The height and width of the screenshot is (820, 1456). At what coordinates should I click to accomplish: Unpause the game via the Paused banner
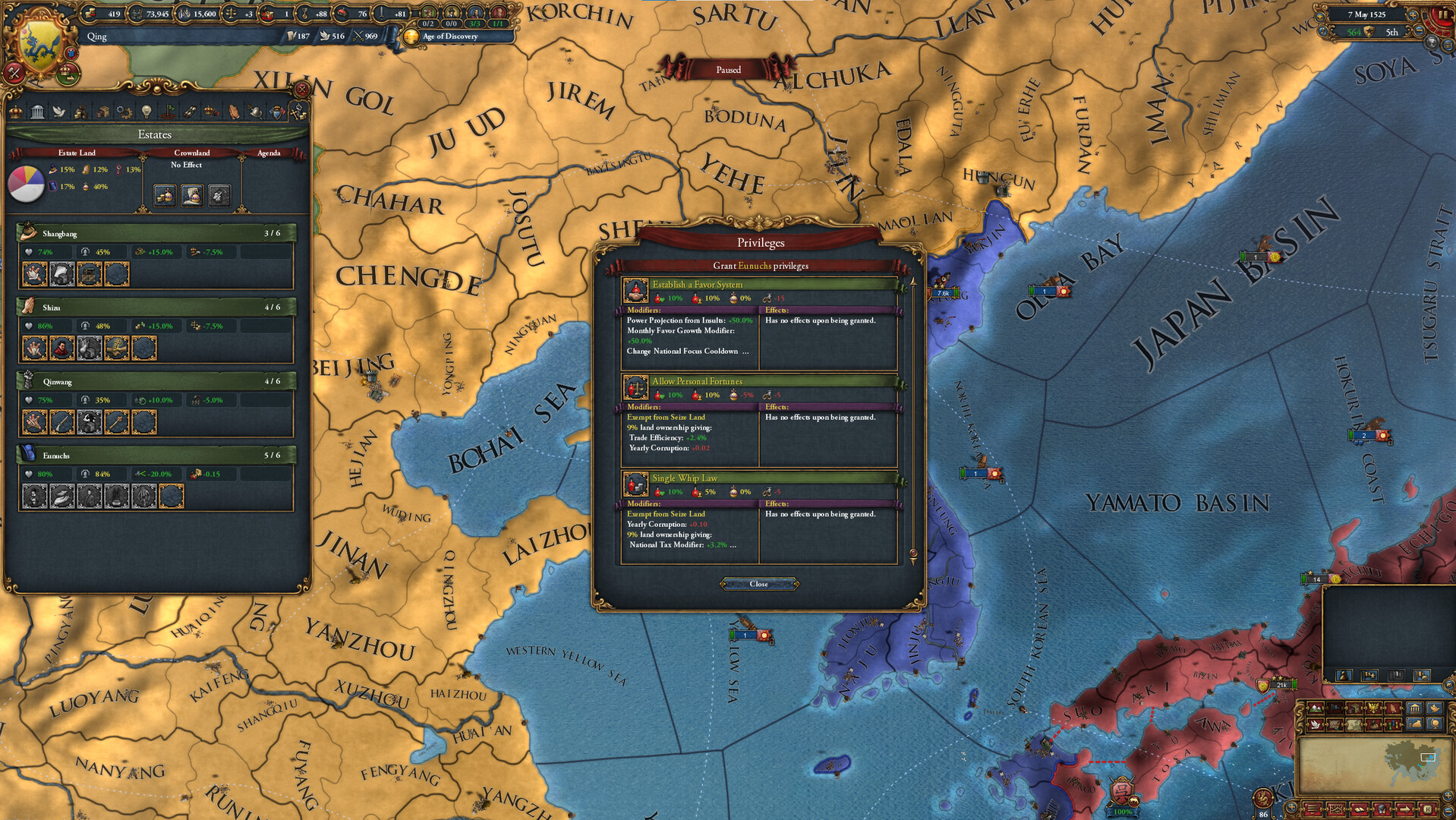pyautogui.click(x=728, y=69)
